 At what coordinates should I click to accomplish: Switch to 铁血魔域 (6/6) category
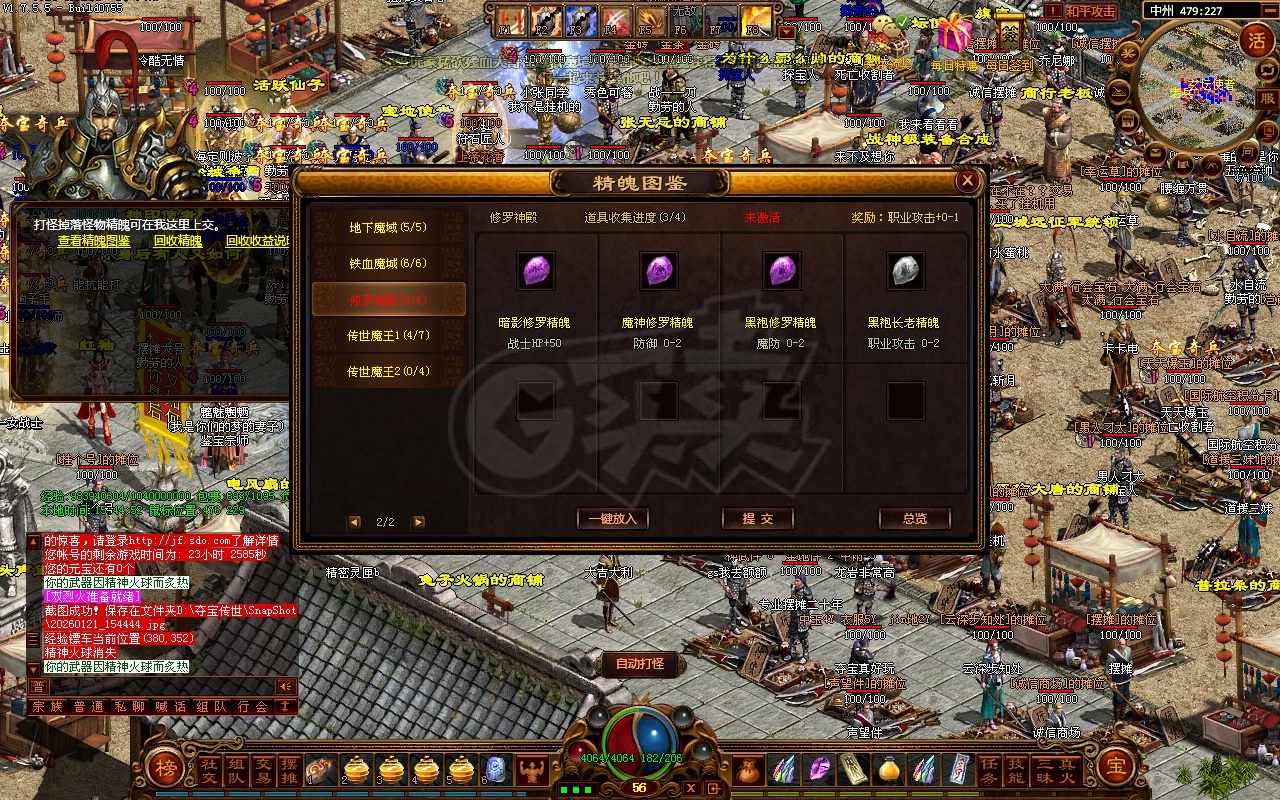(388, 263)
